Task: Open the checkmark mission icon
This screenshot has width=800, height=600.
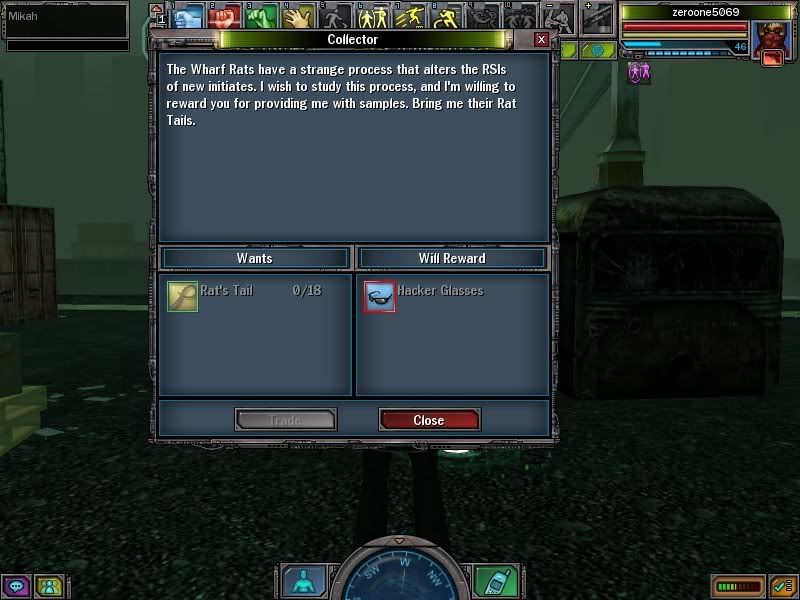Action: tap(782, 587)
